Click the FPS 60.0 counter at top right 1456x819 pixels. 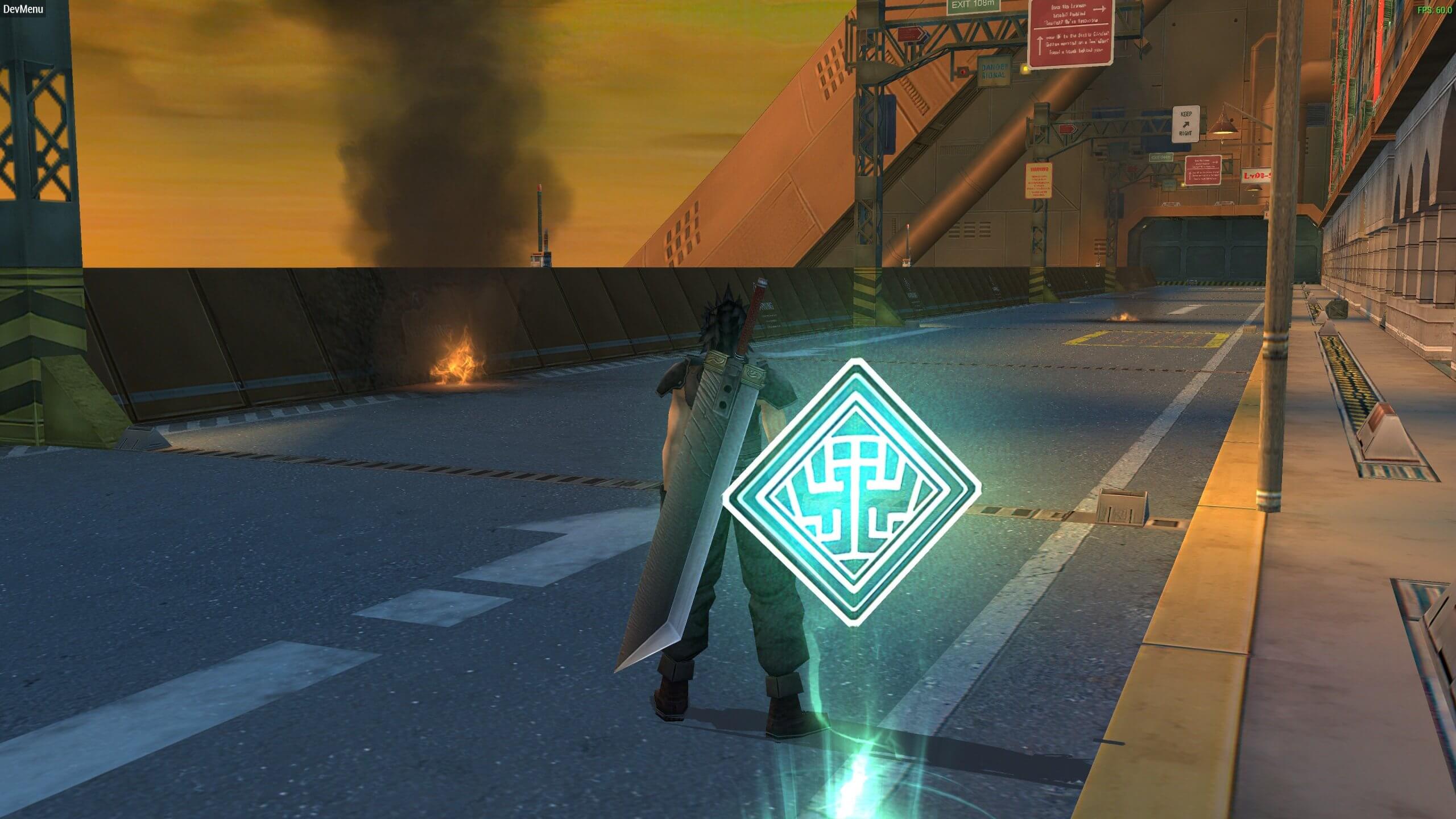[1436, 9]
